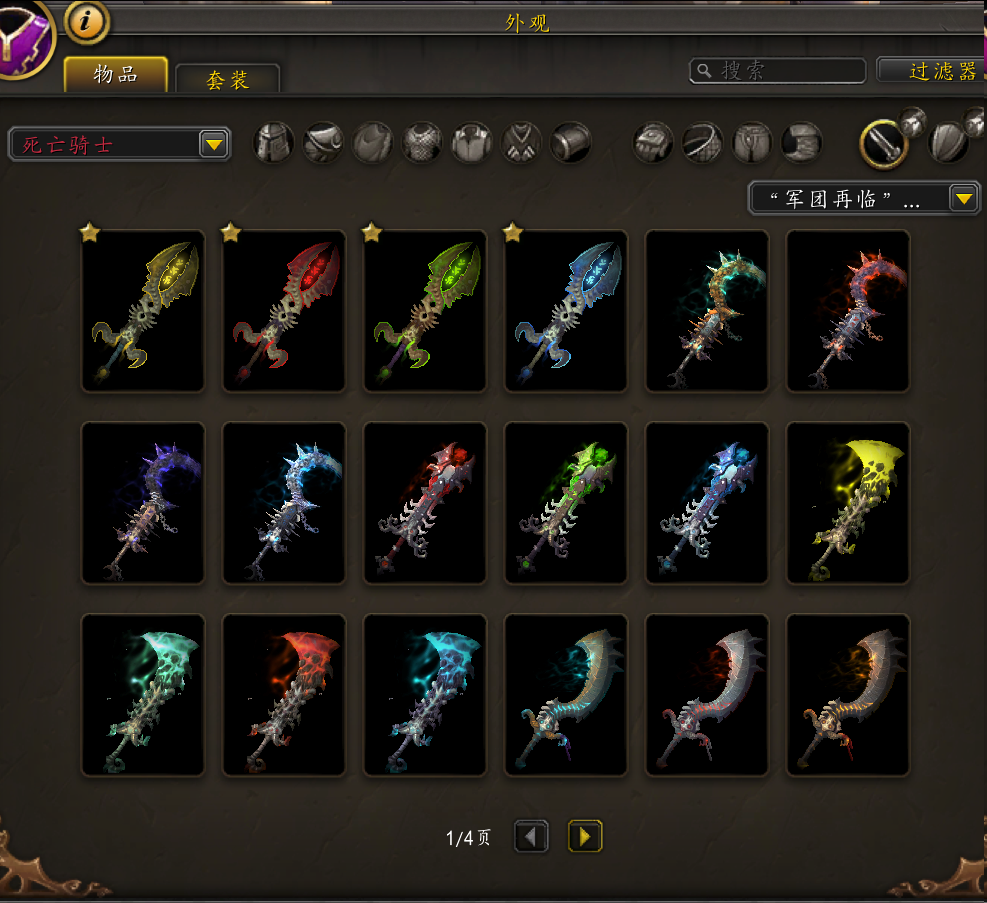Choose the gloves slot icon
Image resolution: width=987 pixels, height=903 pixels.
tap(653, 143)
